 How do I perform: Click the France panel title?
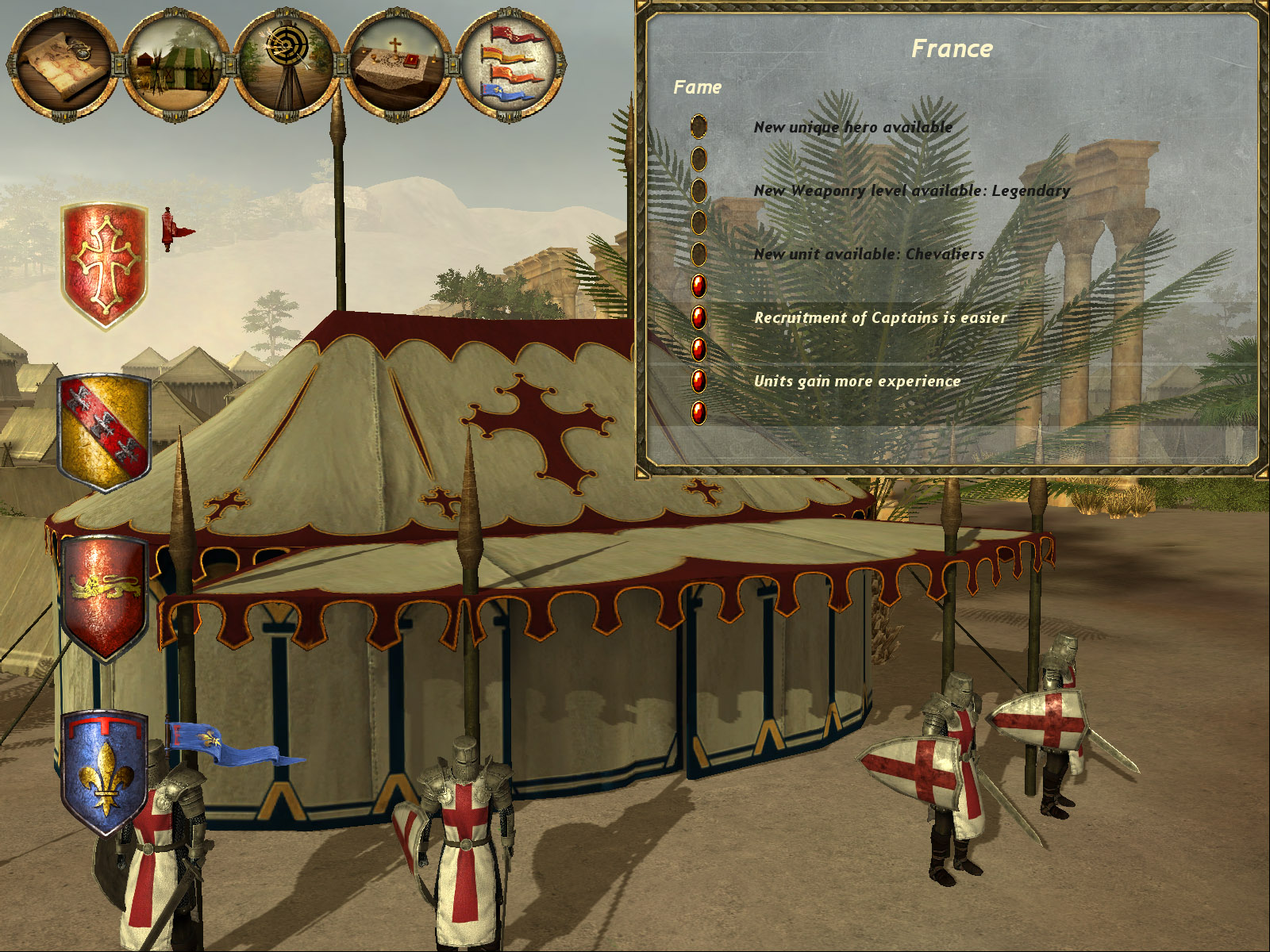(x=952, y=48)
